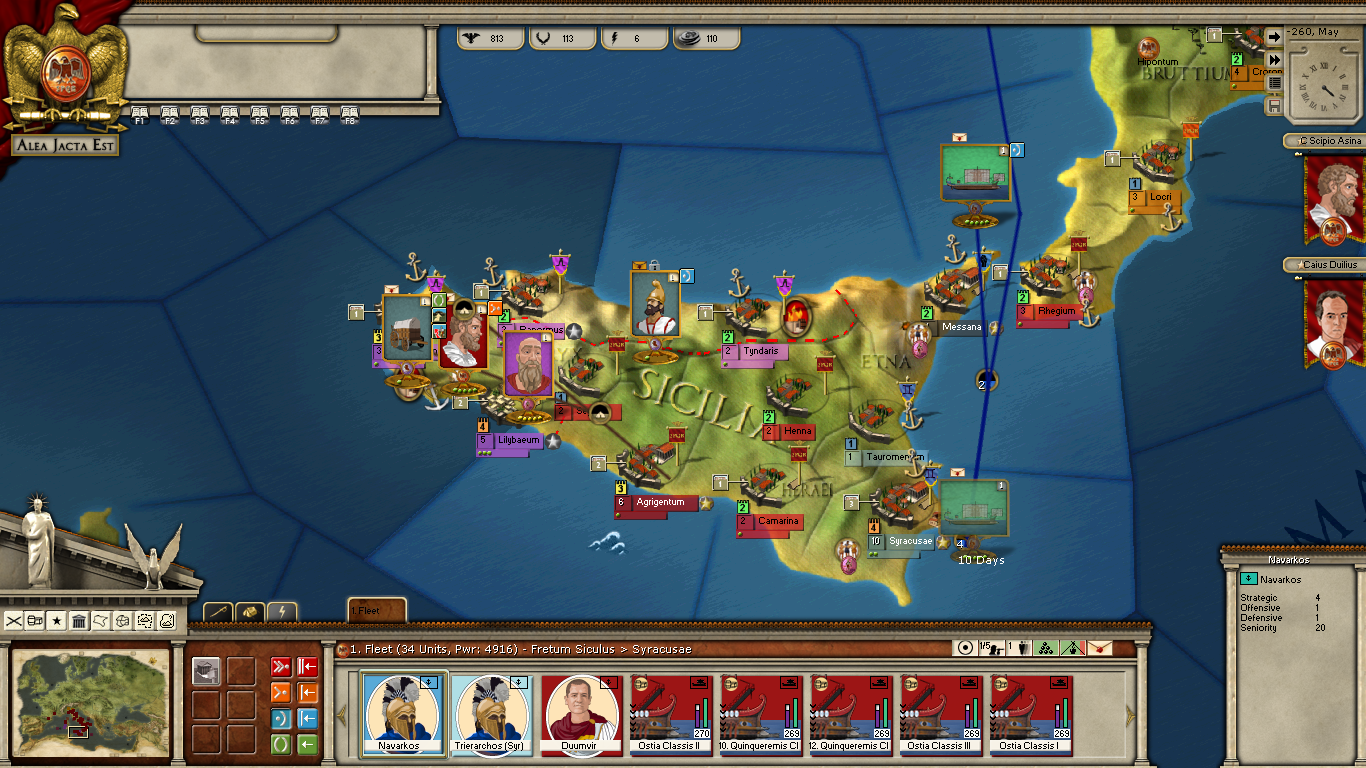The height and width of the screenshot is (768, 1366).
Task: Open the lightning bolt orders tab
Action: tap(282, 611)
